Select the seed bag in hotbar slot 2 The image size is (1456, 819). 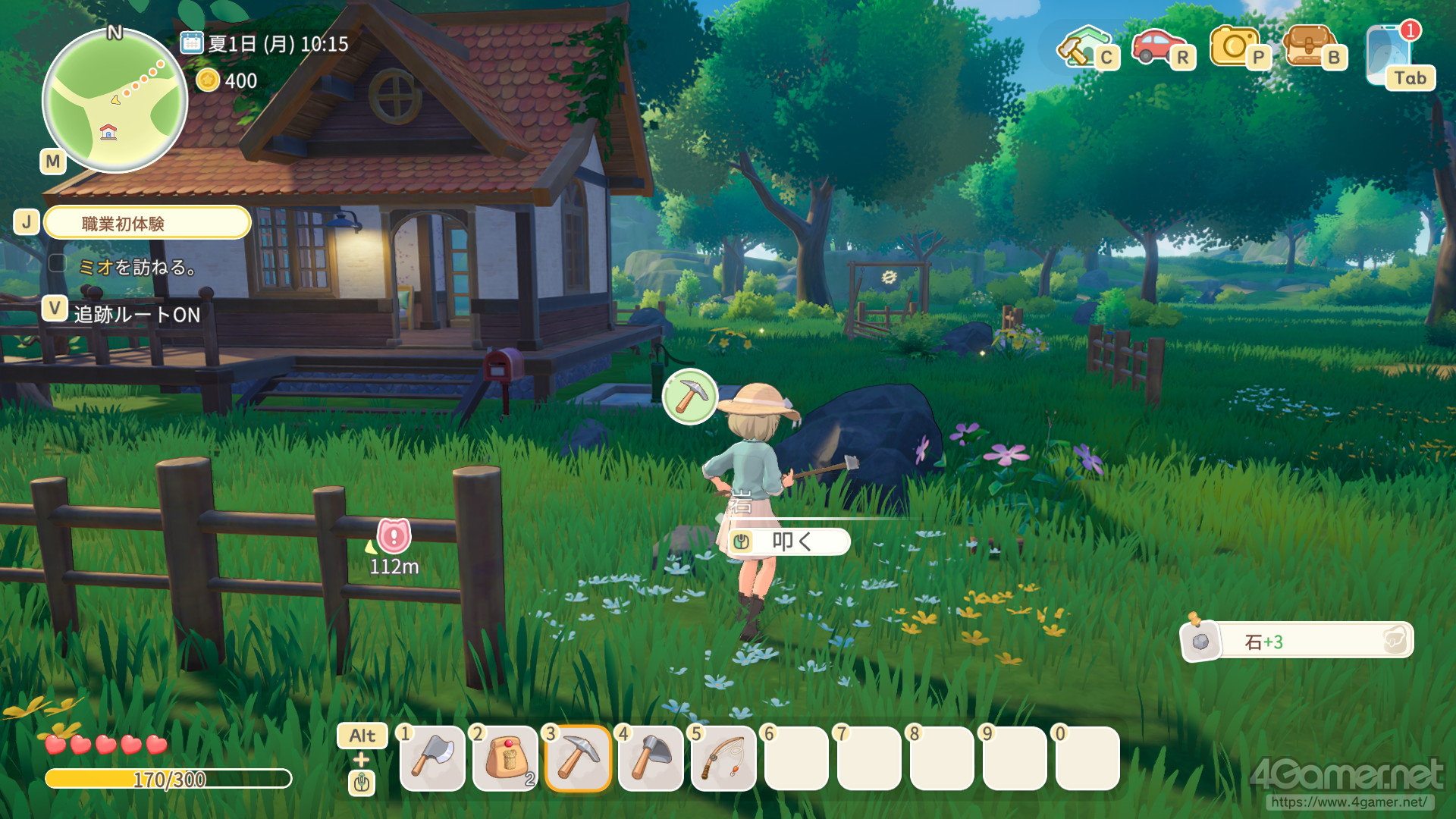[505, 758]
